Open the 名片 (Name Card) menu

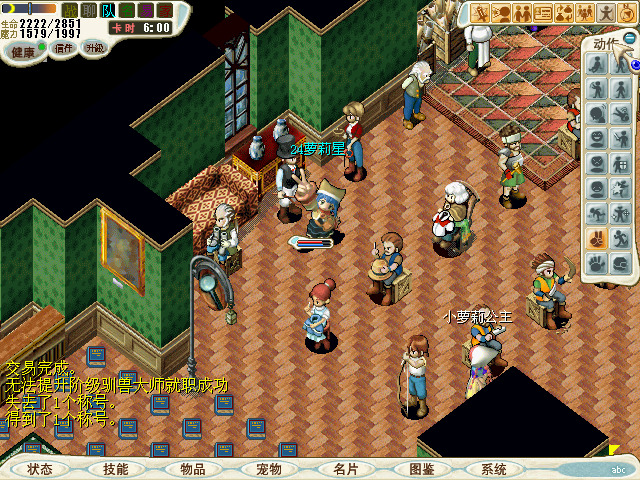tap(345, 469)
